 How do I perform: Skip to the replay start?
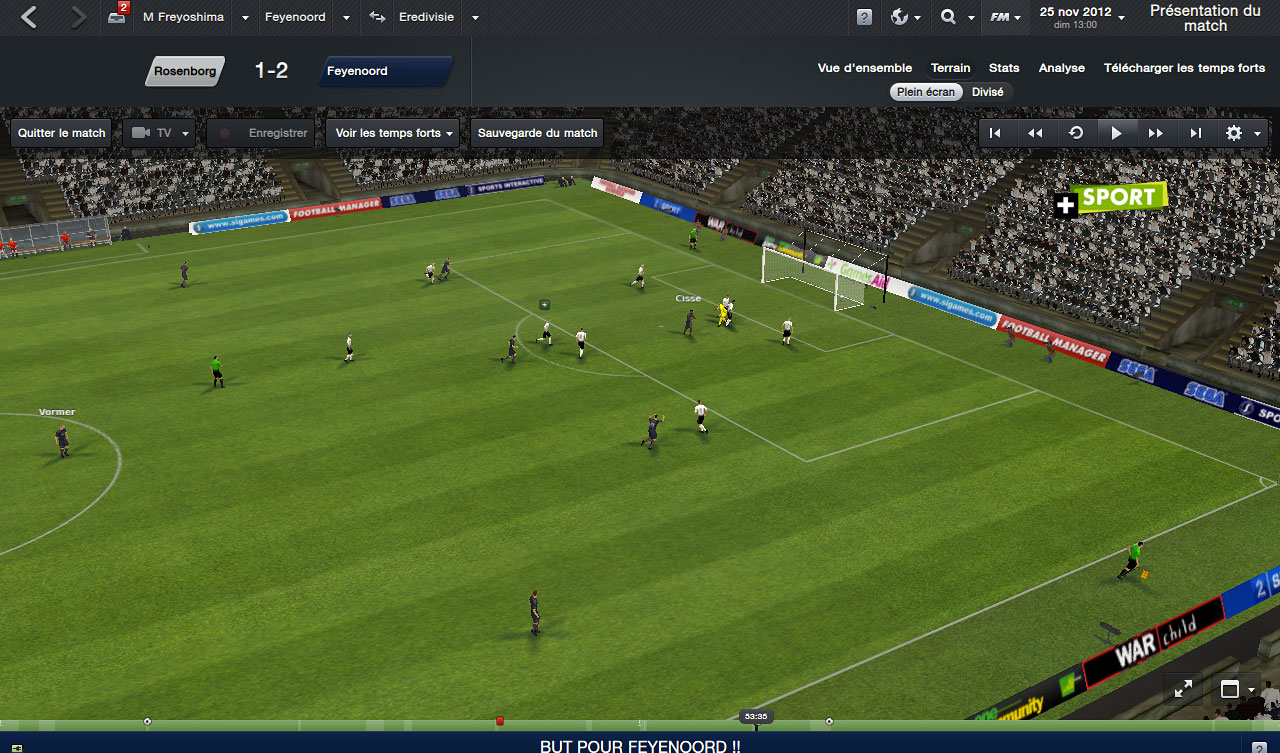(996, 133)
